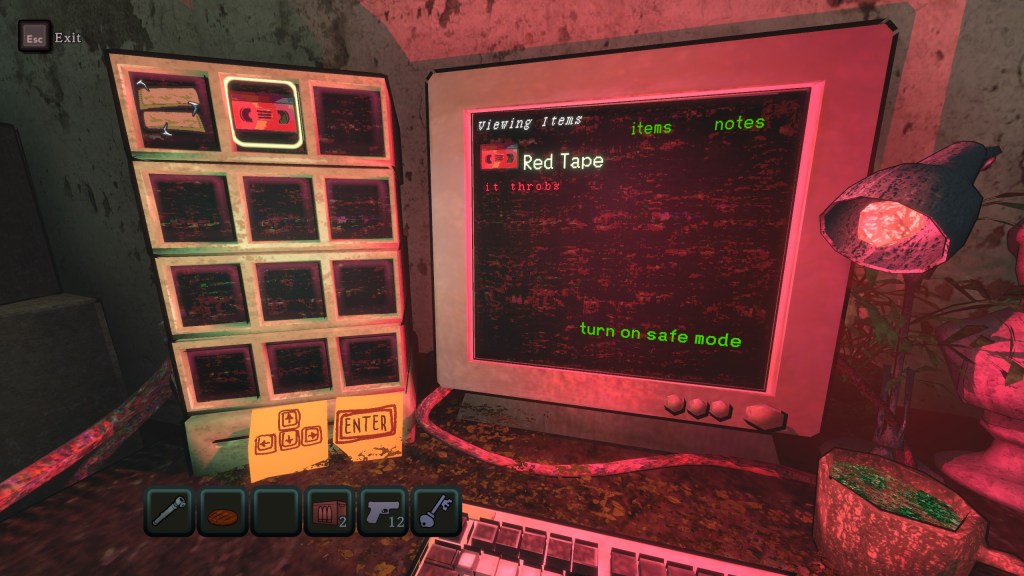Switch to the items tab
This screenshot has height=576, width=1024.
(651, 128)
